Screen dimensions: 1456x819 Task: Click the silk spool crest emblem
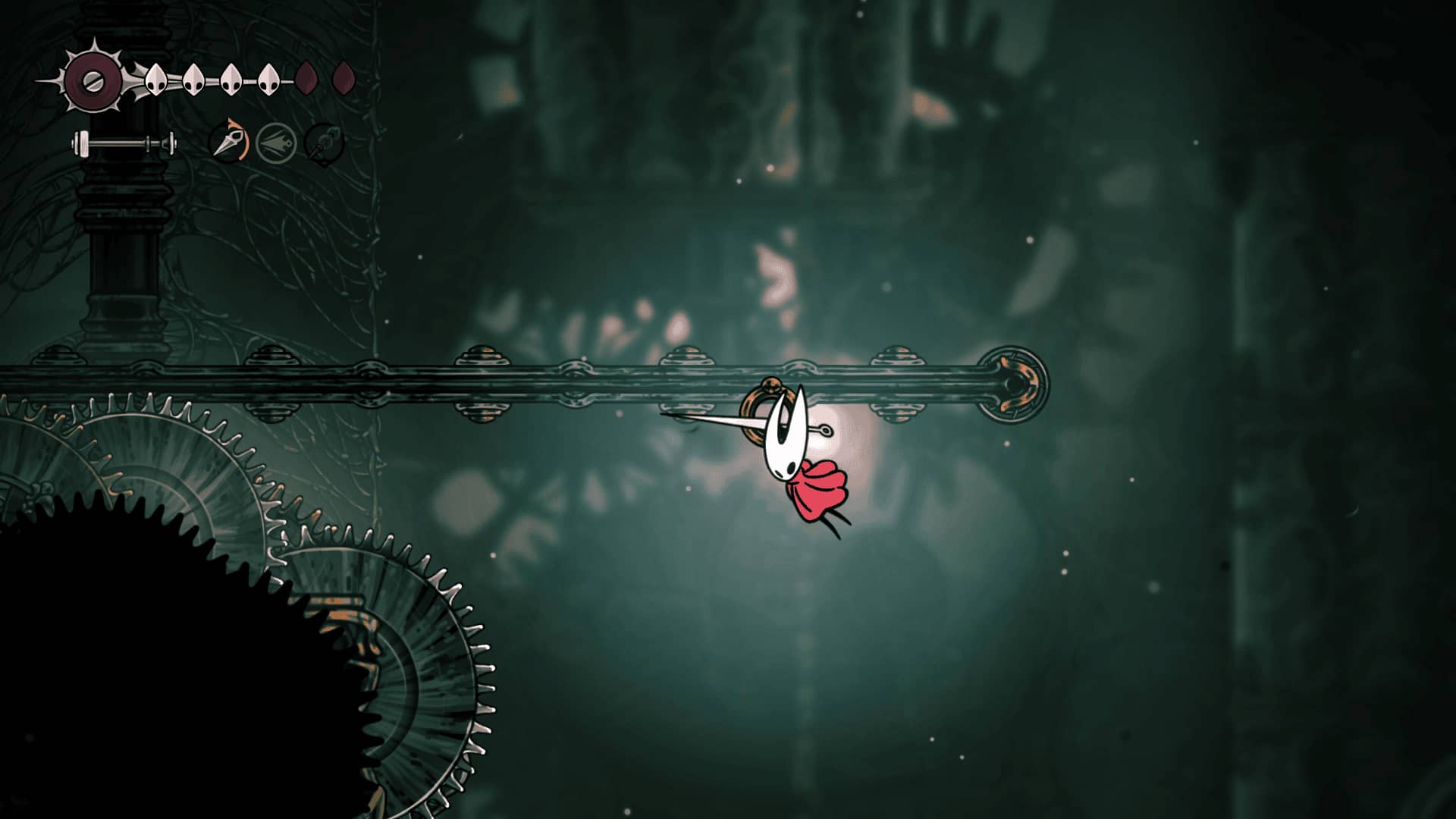(x=93, y=80)
